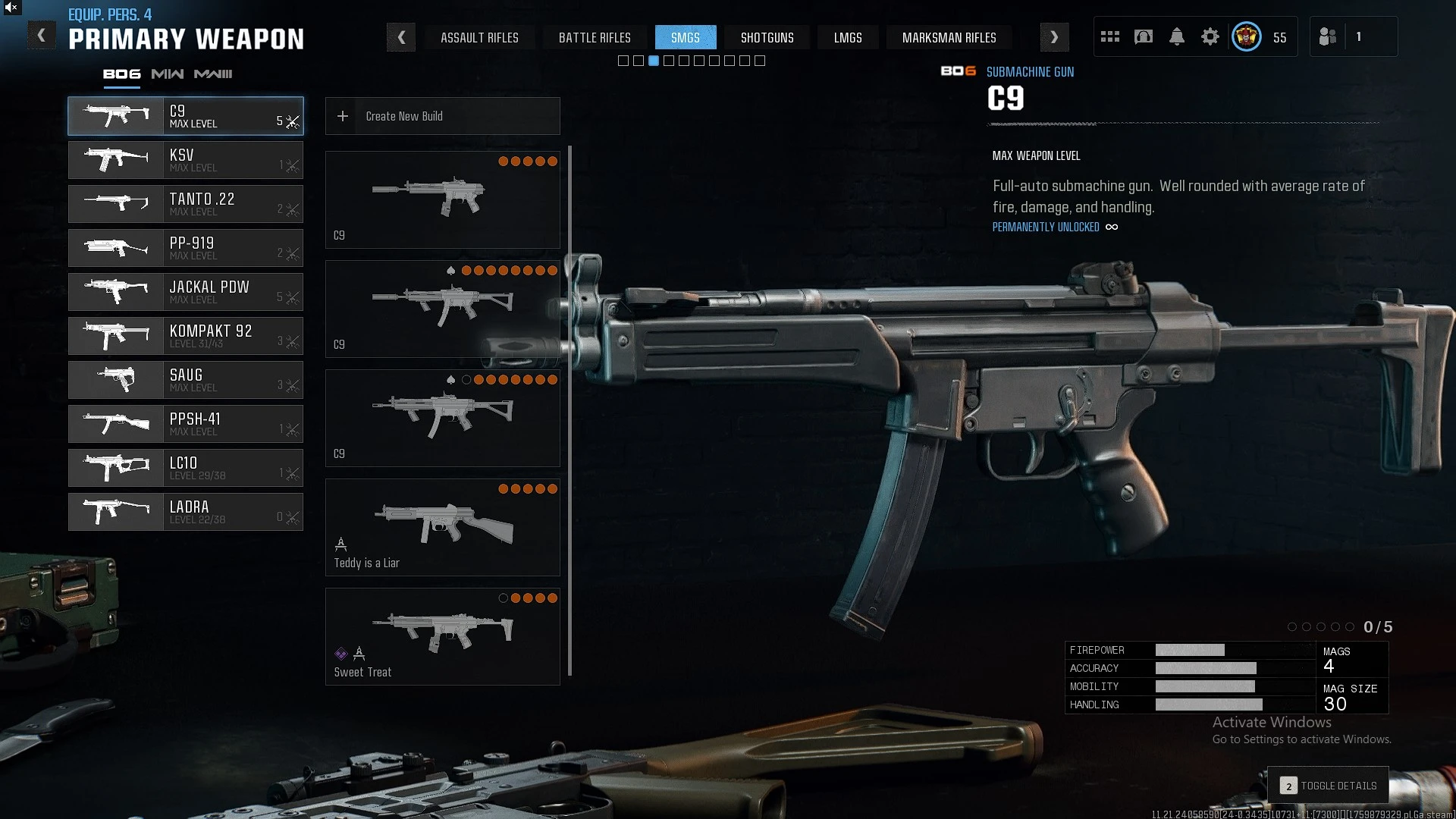This screenshot has width=1456, height=819.
Task: Switch to the MWIII weapon filter
Action: [213, 74]
